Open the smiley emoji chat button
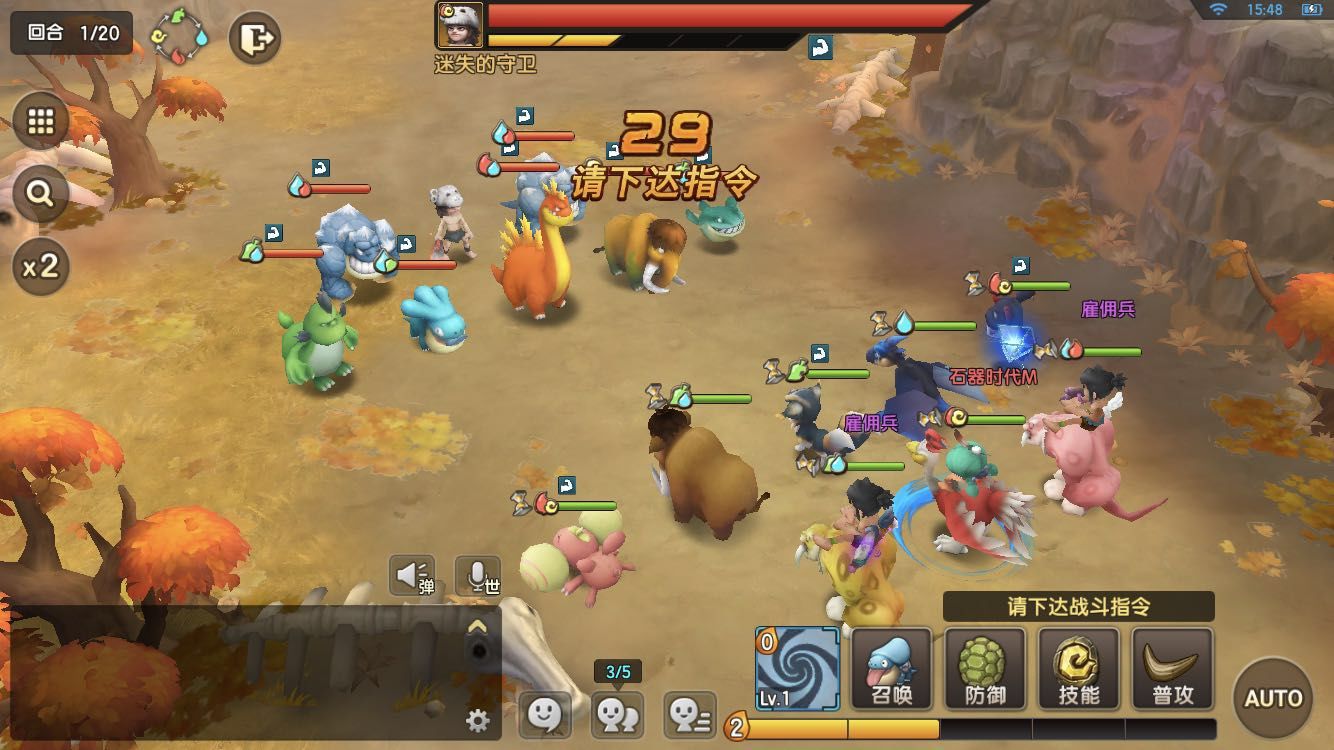Screen dimensions: 1334x750 [544, 714]
